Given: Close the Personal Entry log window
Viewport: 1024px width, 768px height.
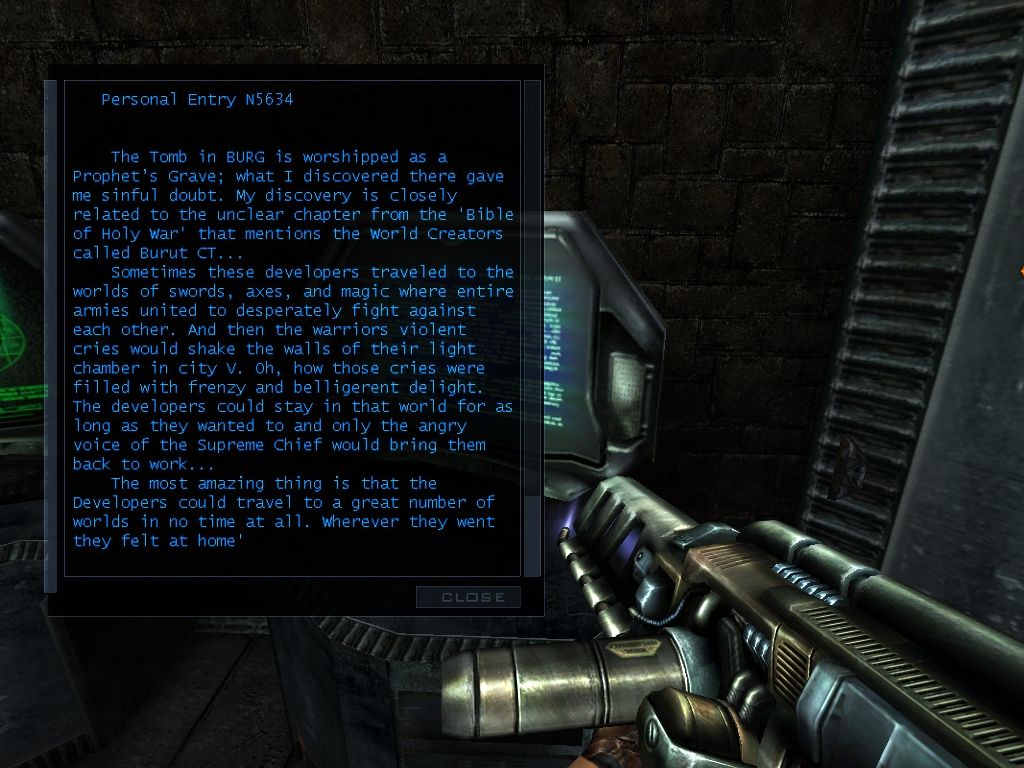Looking at the screenshot, I should click(468, 597).
